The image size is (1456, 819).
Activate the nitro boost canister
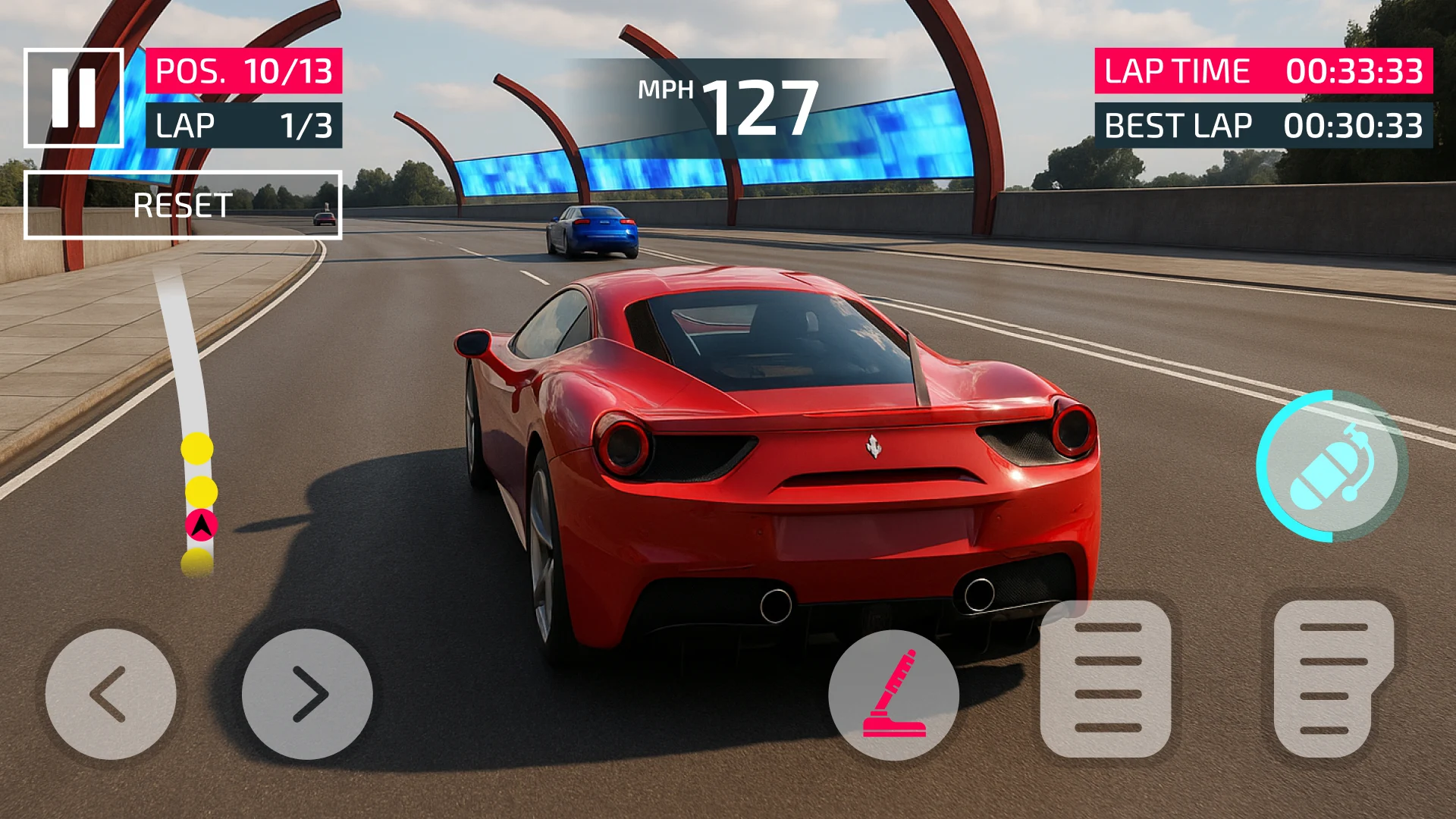tap(1332, 466)
